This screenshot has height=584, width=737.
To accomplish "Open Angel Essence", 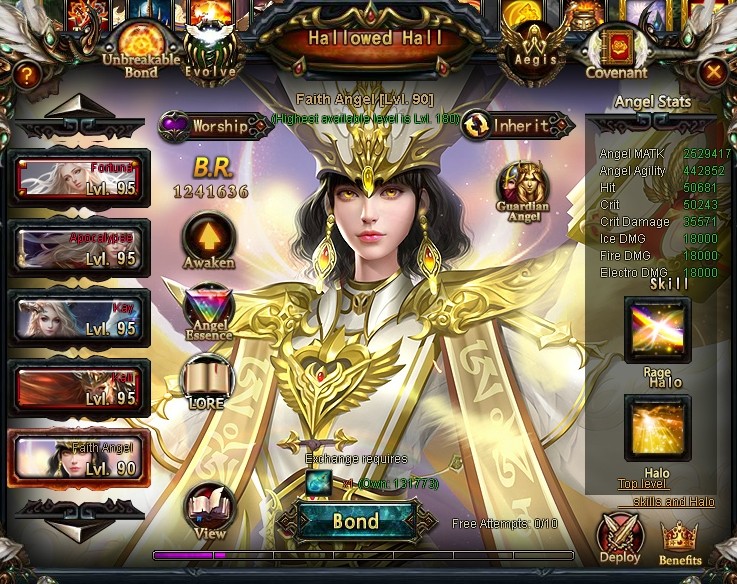I will click(210, 309).
